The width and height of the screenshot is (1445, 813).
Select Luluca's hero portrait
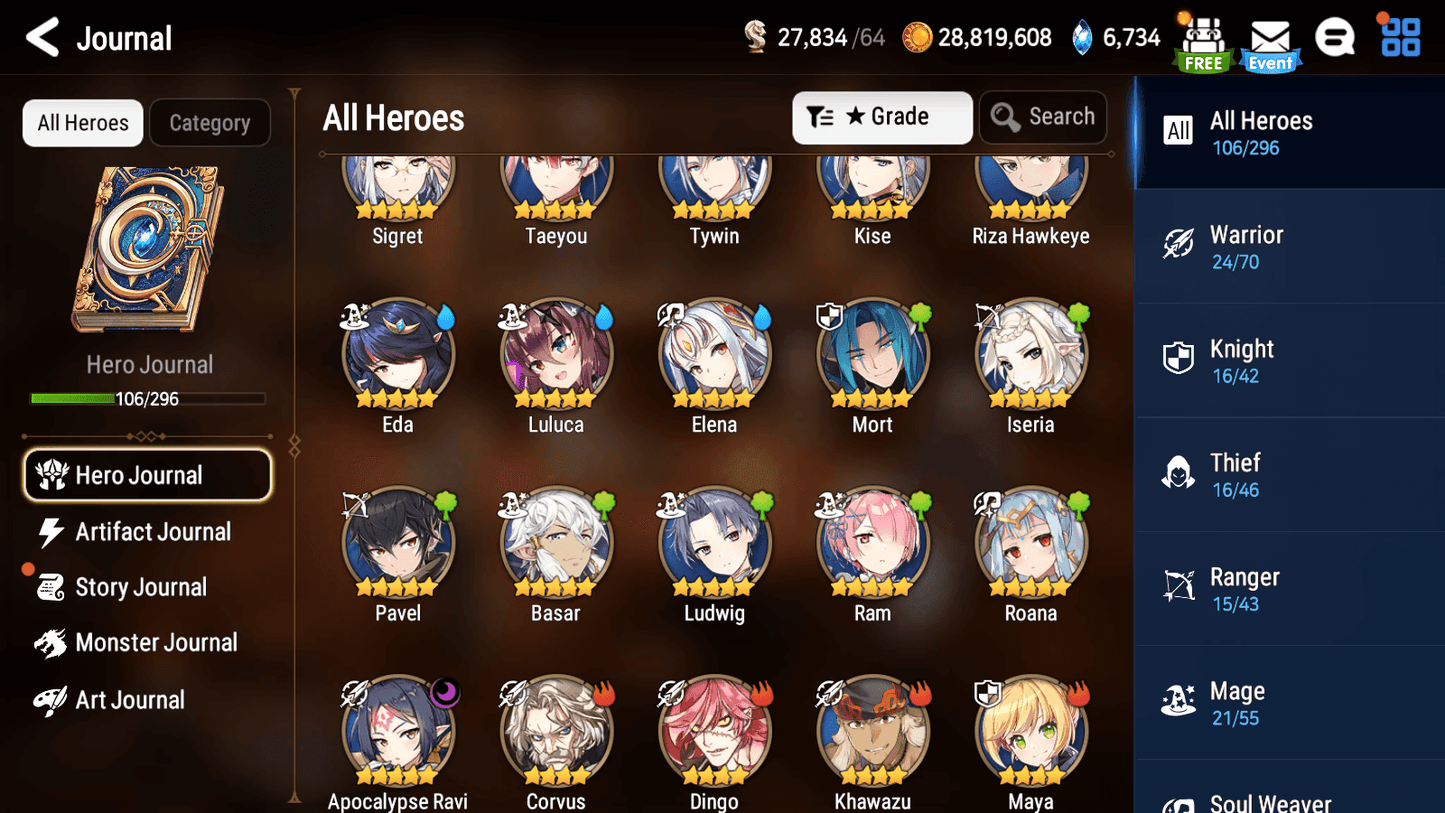[x=556, y=355]
